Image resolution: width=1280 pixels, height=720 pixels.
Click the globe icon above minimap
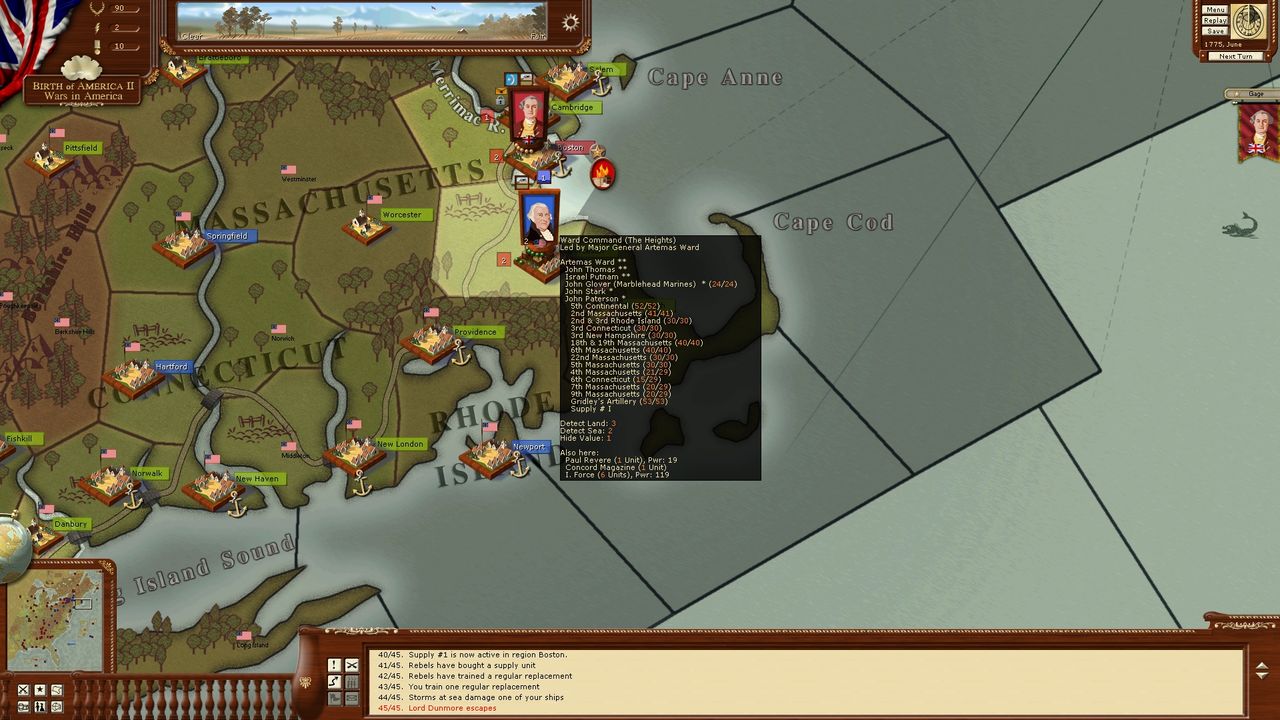[x=12, y=543]
